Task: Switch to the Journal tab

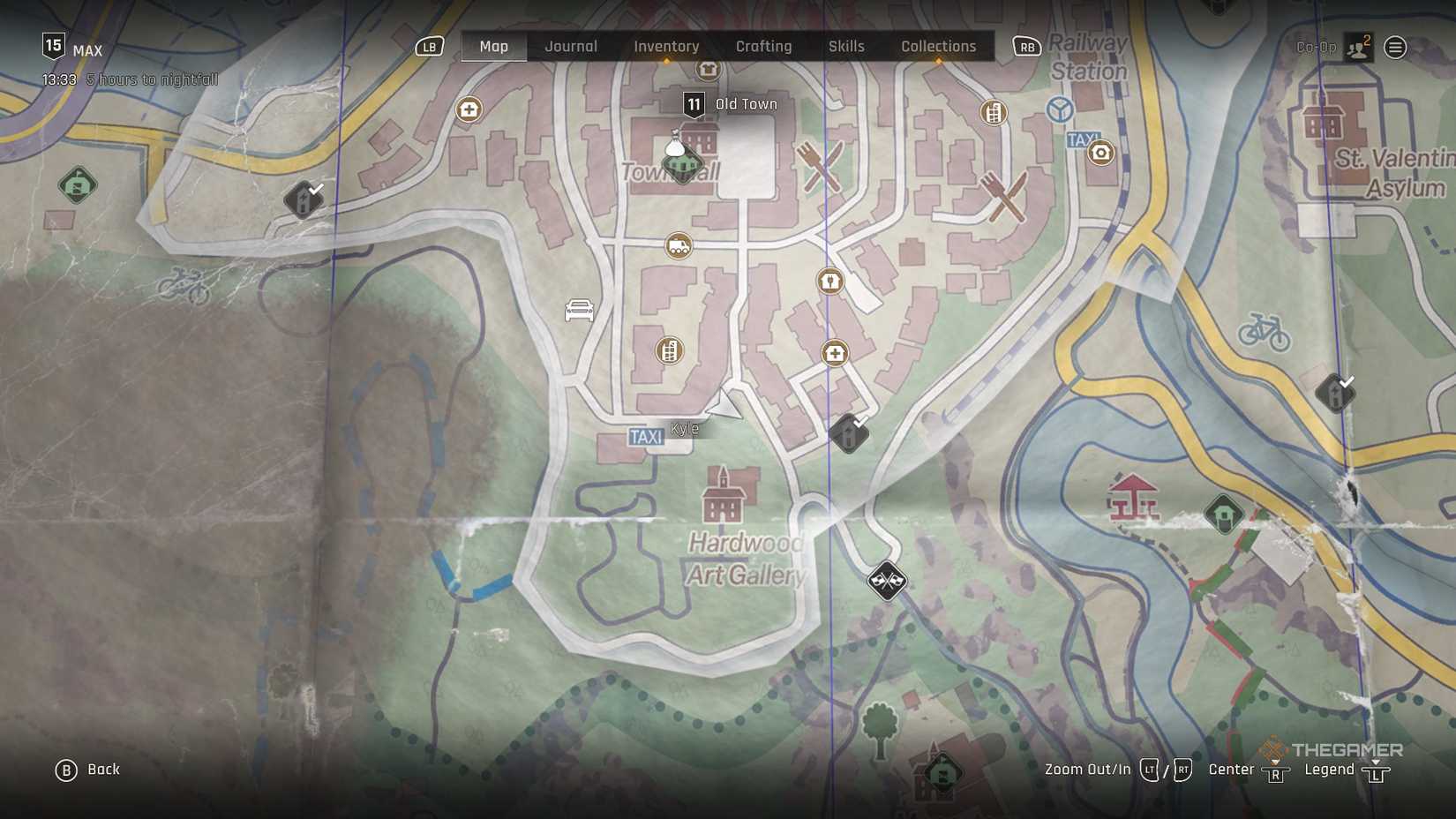Action: tap(570, 46)
